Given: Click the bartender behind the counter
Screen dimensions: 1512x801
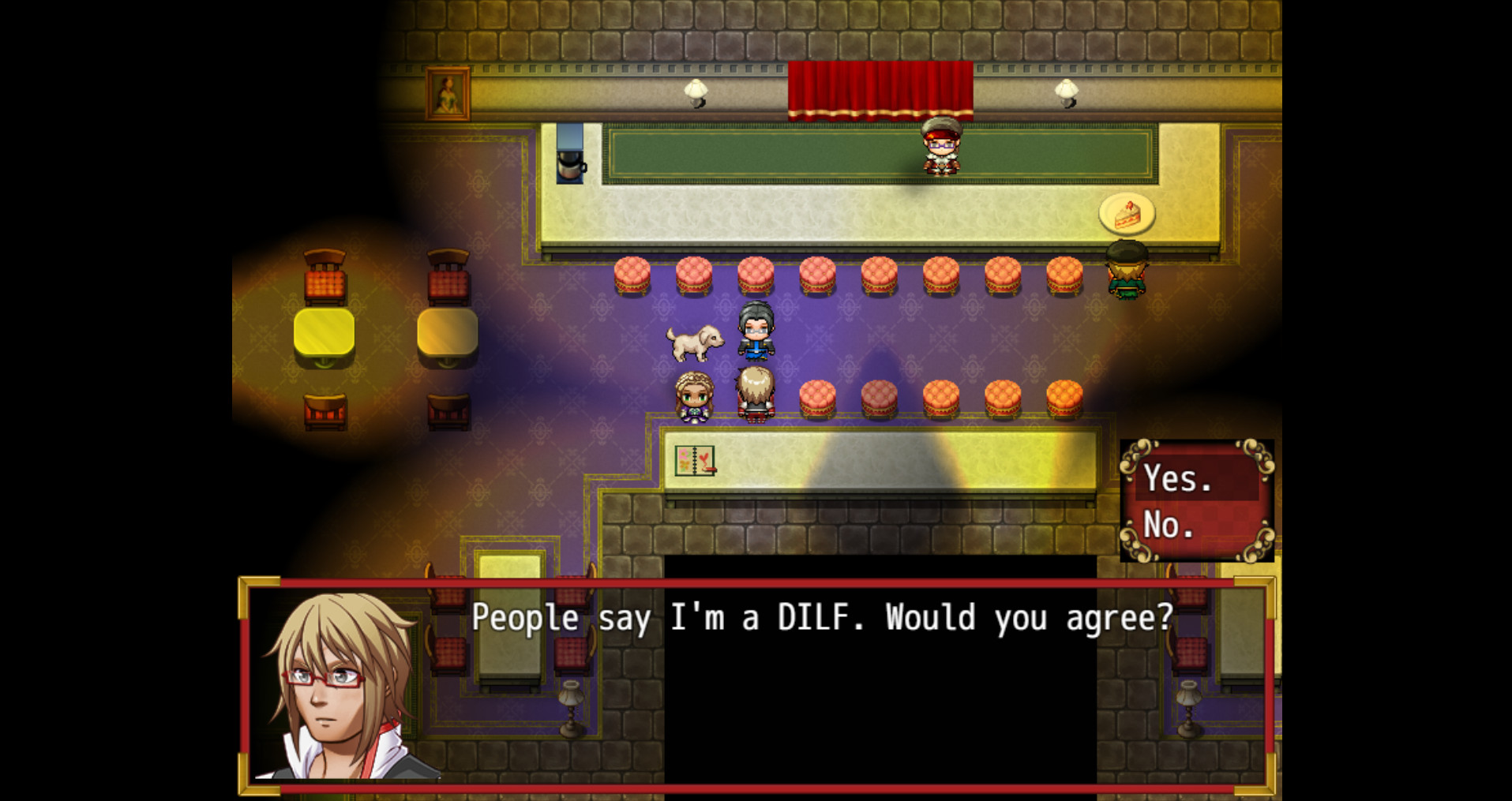Looking at the screenshot, I should pyautogui.click(x=941, y=150).
